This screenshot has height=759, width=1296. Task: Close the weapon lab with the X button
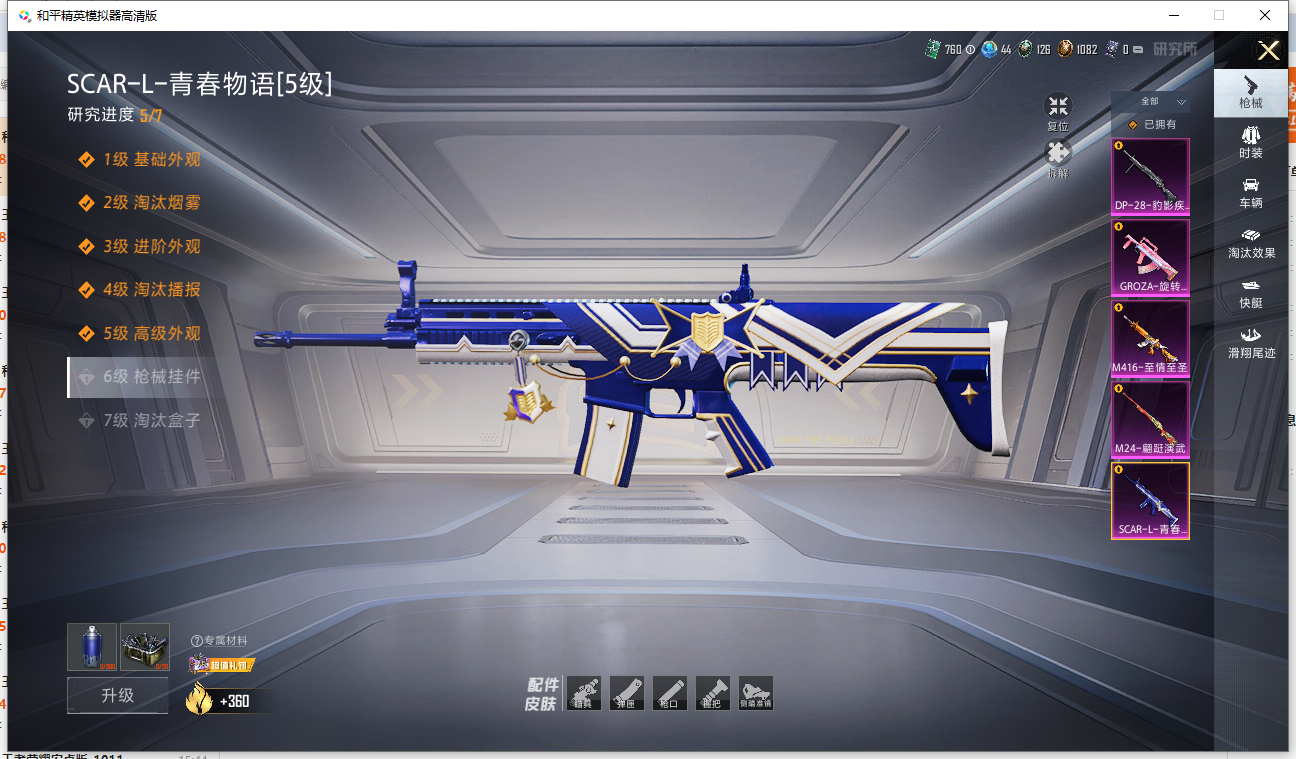tap(1268, 51)
